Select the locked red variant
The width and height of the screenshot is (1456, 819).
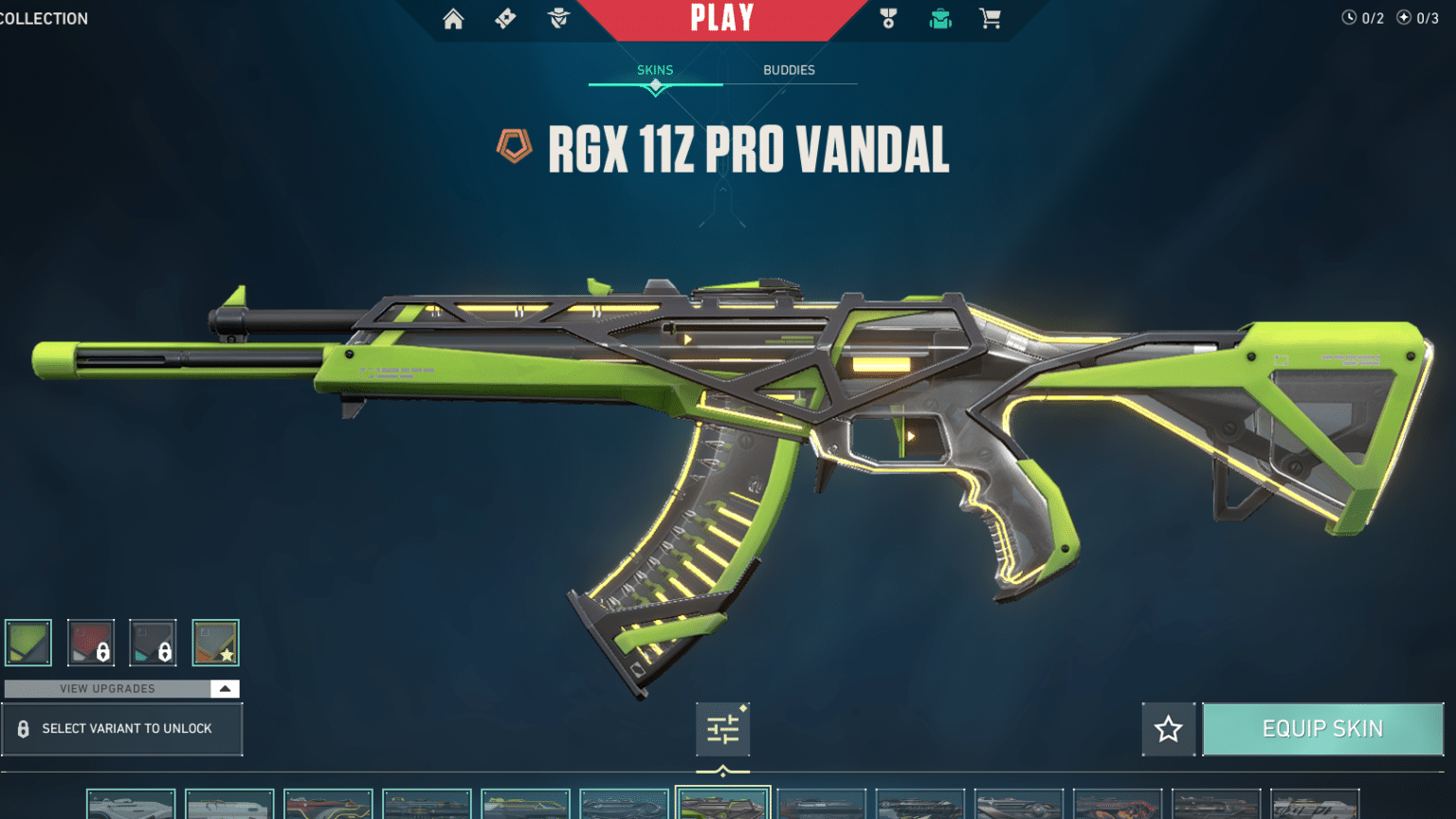point(91,642)
